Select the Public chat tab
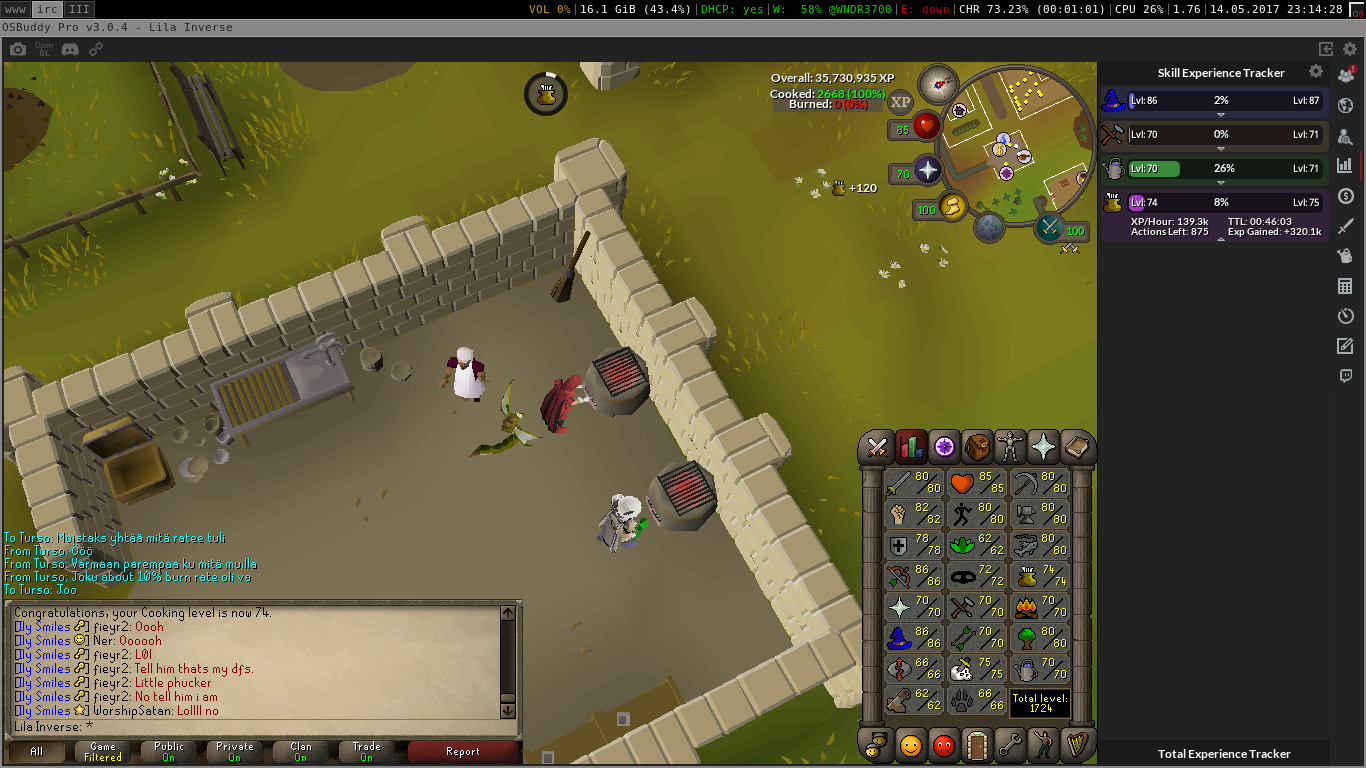The width and height of the screenshot is (1366, 768). pyautogui.click(x=169, y=752)
